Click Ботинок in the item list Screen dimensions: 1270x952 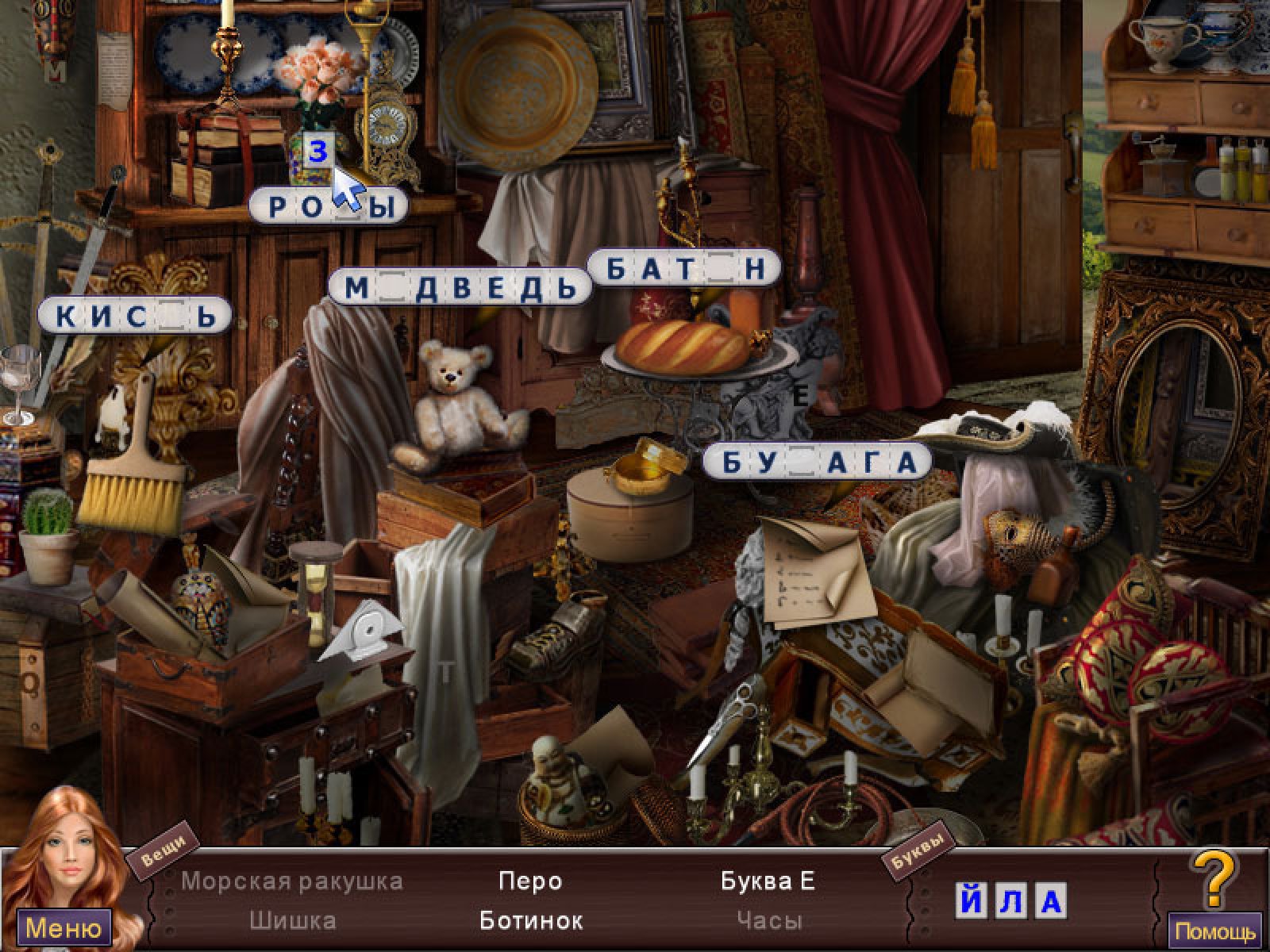[x=531, y=920]
